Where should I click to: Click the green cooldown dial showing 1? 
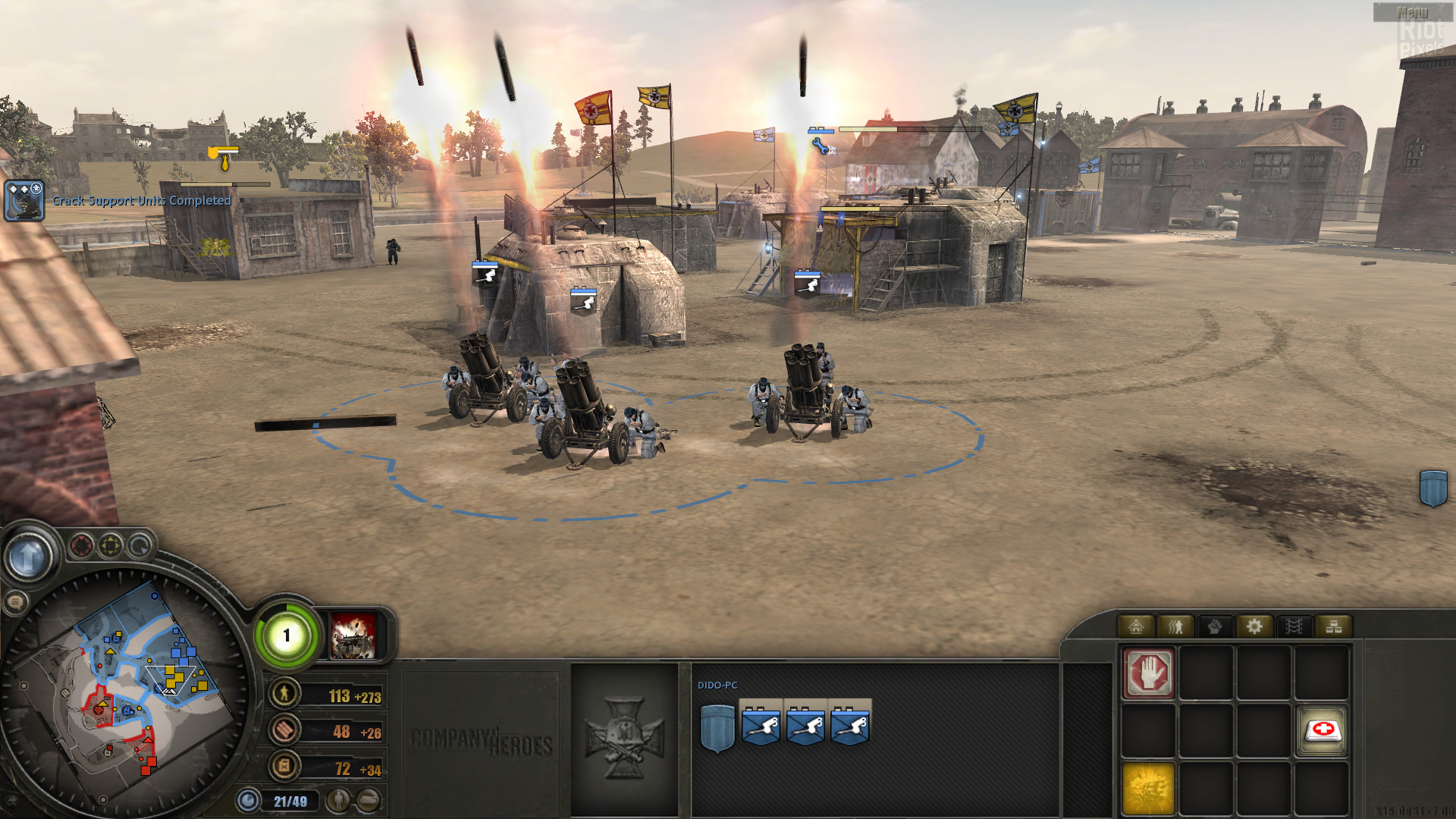tap(287, 637)
